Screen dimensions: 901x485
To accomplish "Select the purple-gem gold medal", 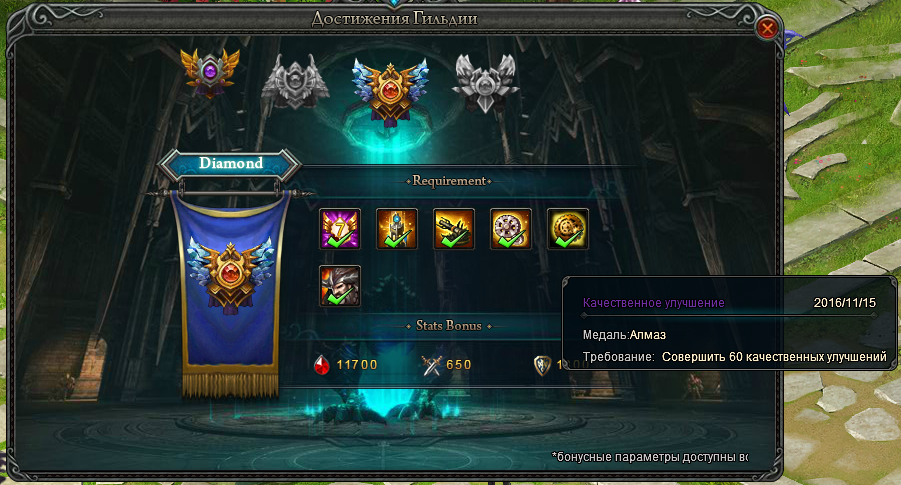I will (211, 72).
